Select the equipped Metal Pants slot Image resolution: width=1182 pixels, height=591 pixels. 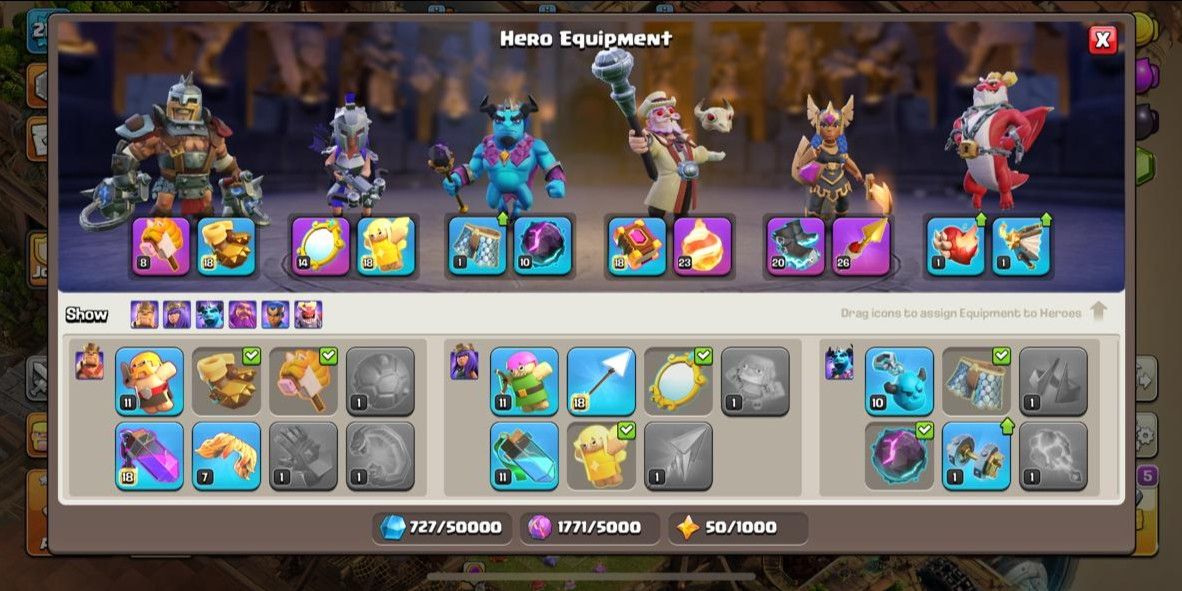[478, 246]
